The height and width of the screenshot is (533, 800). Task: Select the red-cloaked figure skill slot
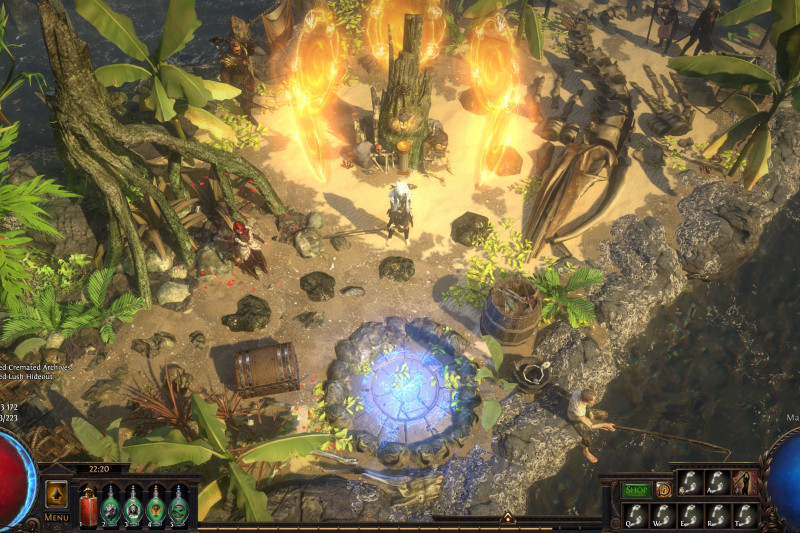coord(745,482)
